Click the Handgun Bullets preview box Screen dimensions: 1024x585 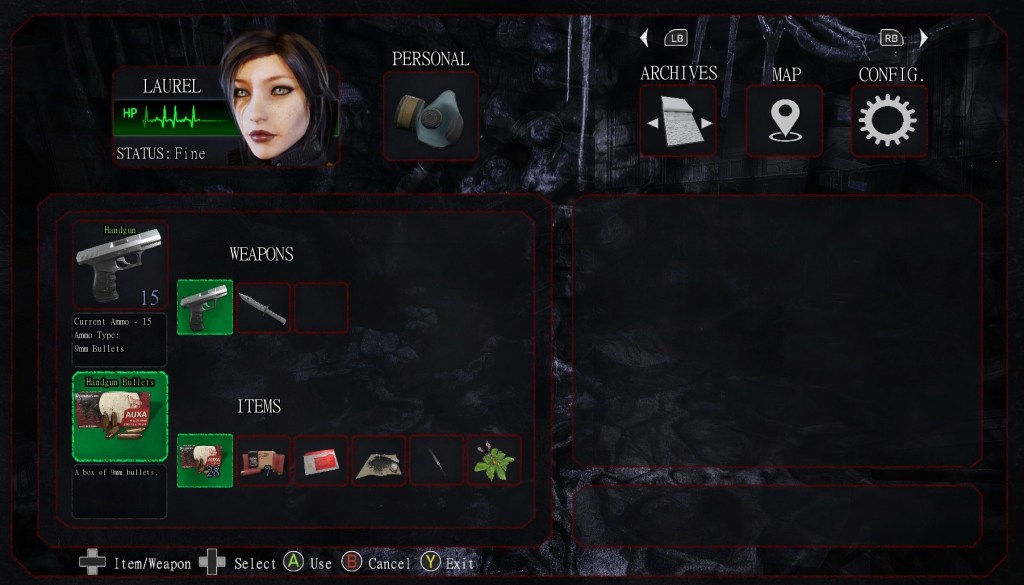tap(119, 417)
